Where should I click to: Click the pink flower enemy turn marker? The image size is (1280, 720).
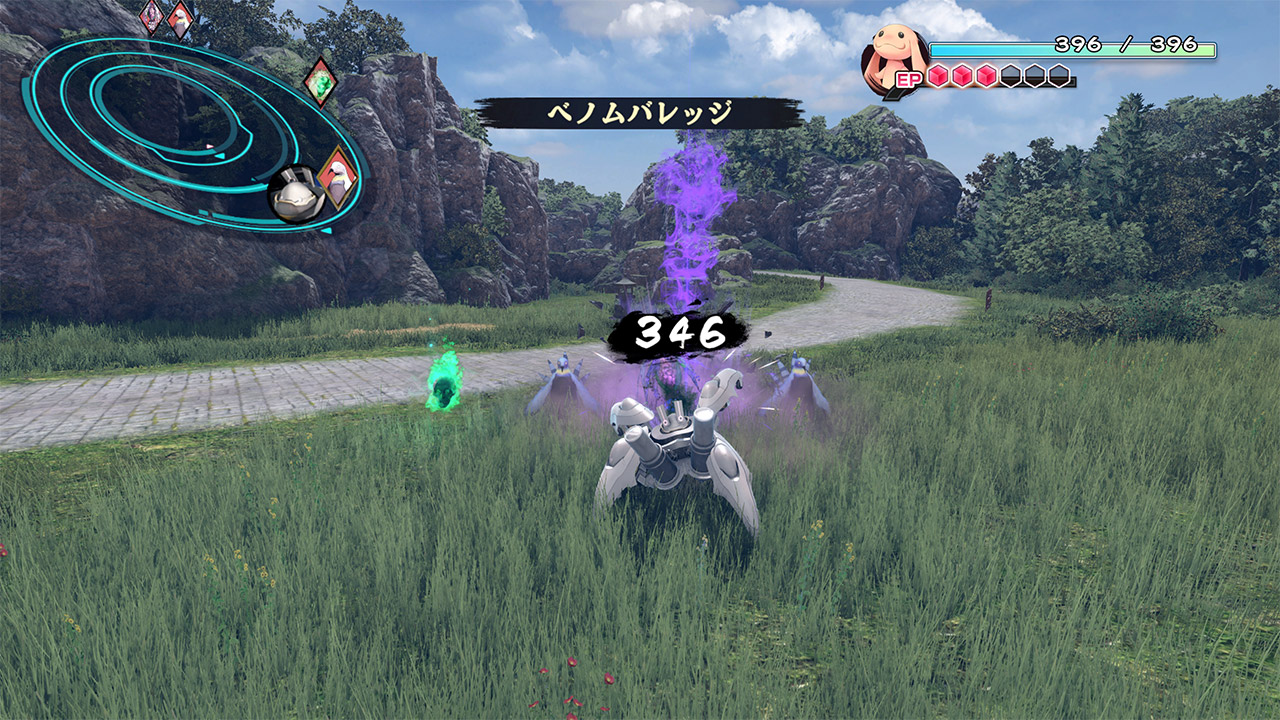[x=152, y=15]
